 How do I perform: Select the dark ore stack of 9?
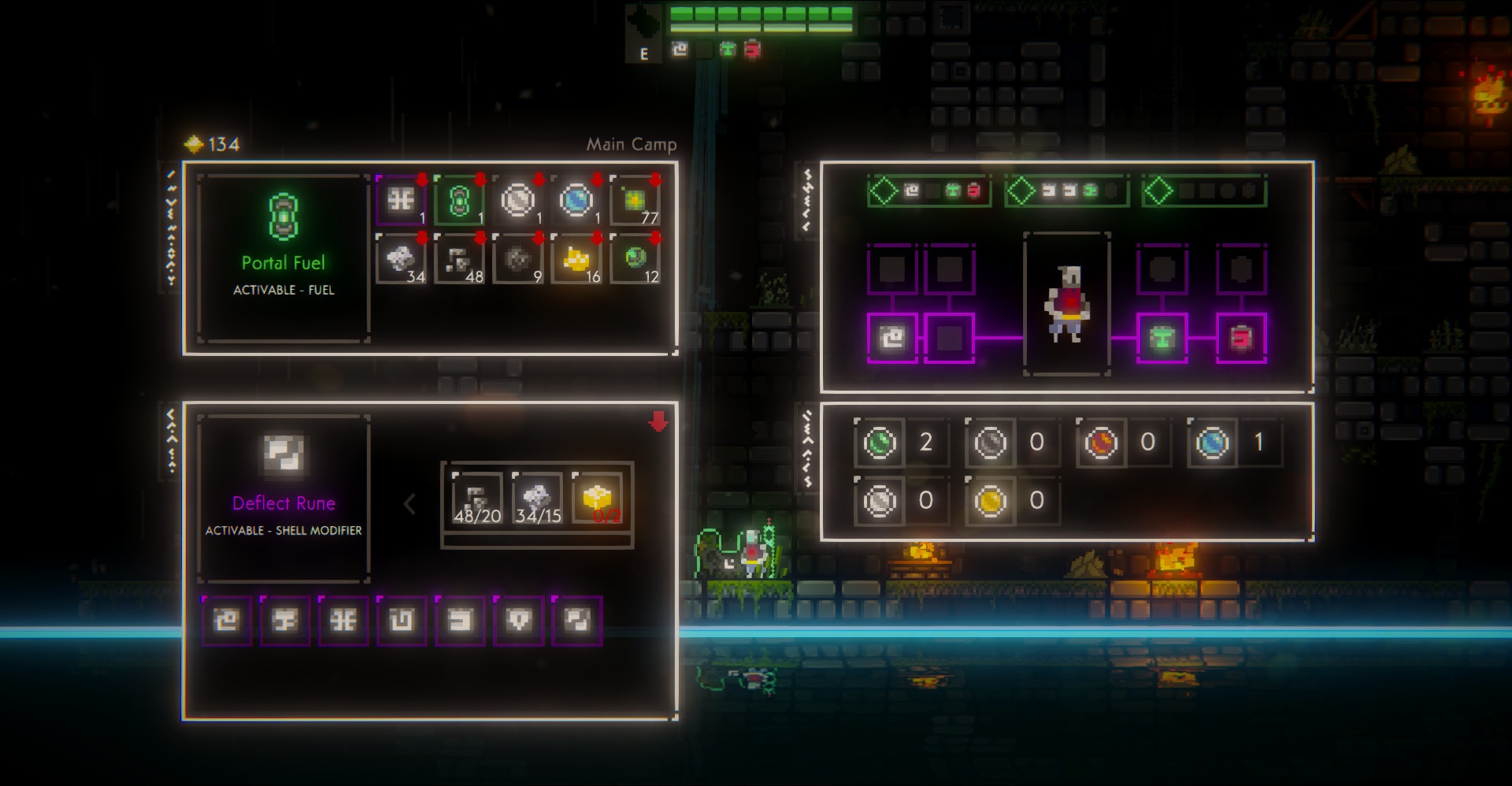(518, 259)
